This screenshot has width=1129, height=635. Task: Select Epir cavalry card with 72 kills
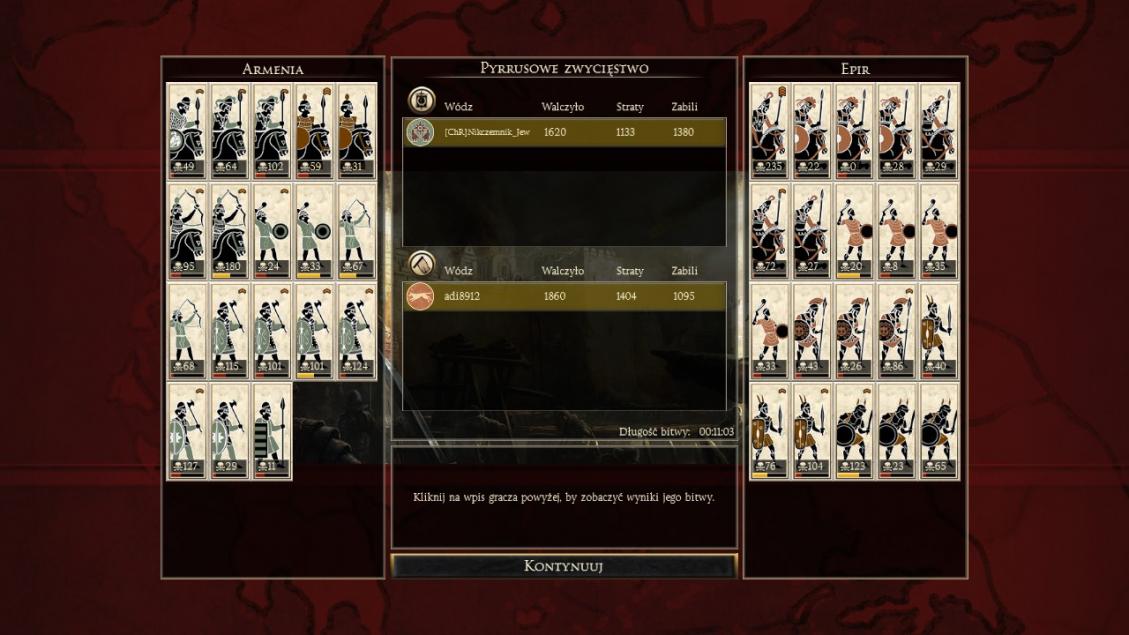point(770,231)
